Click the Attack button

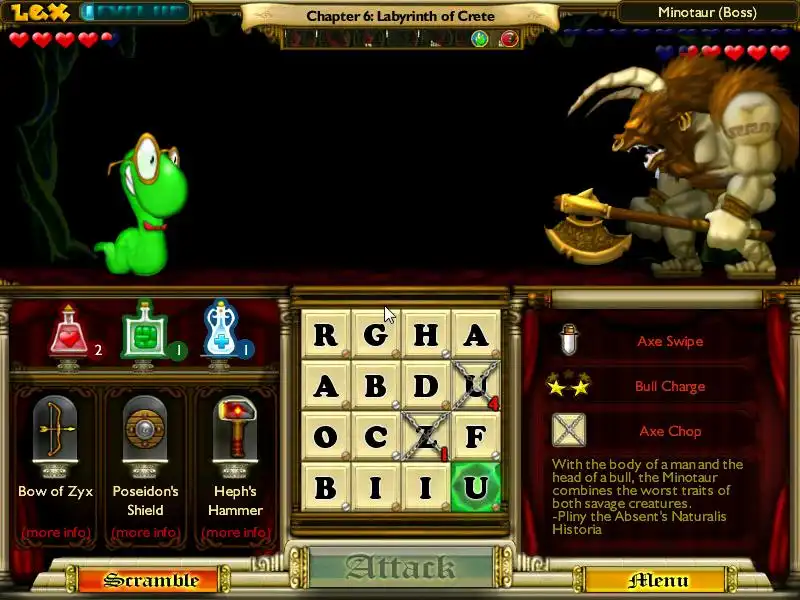(x=400, y=568)
